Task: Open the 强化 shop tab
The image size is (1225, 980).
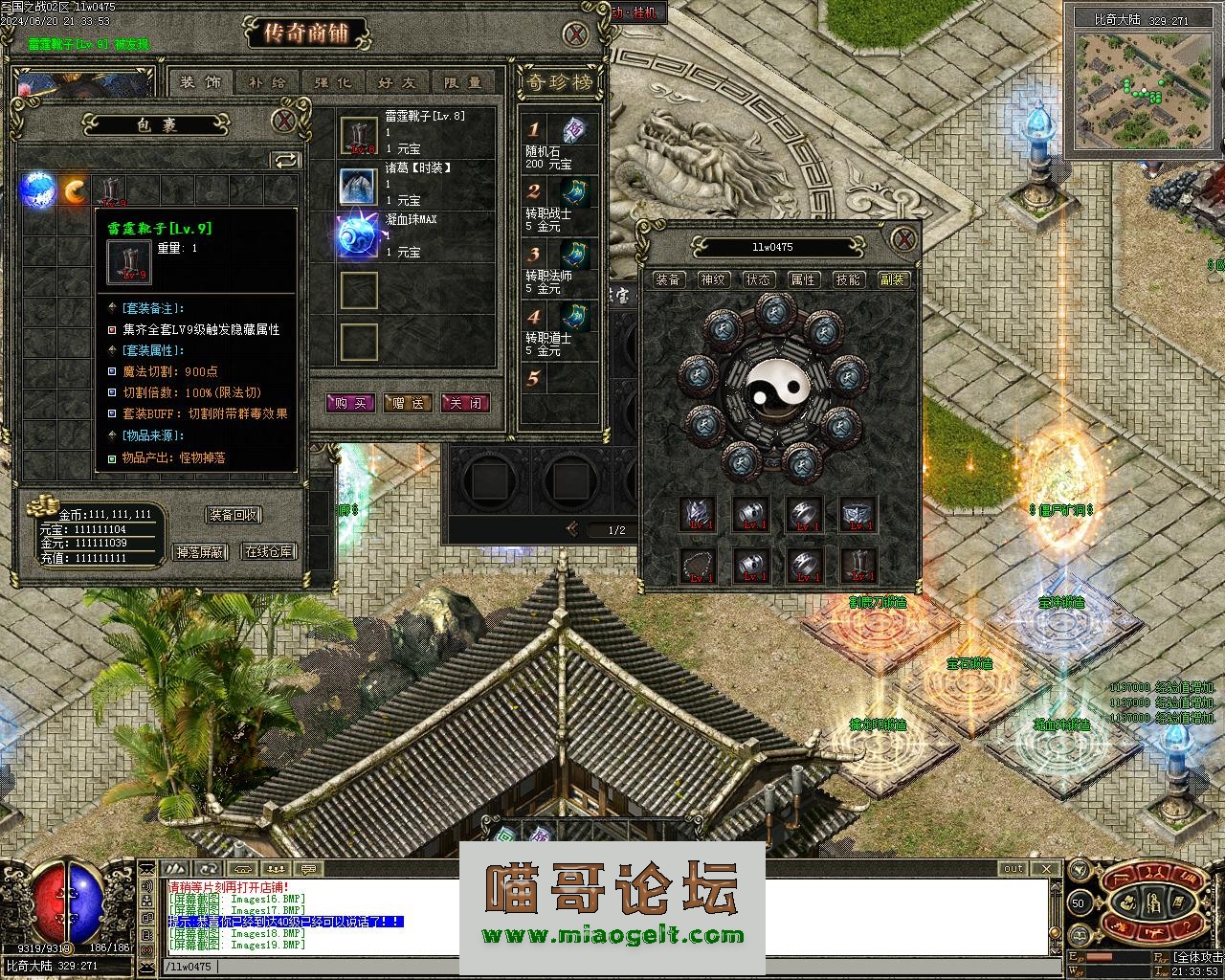Action: (332, 82)
